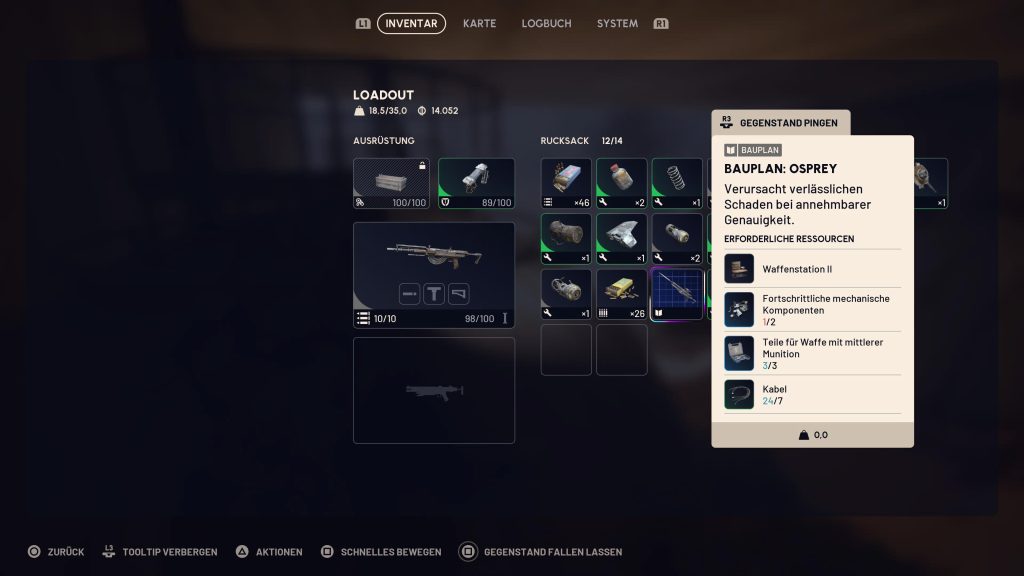Select the locked augment slot at 100/100
Screen dimensions: 1024x576
391,183
